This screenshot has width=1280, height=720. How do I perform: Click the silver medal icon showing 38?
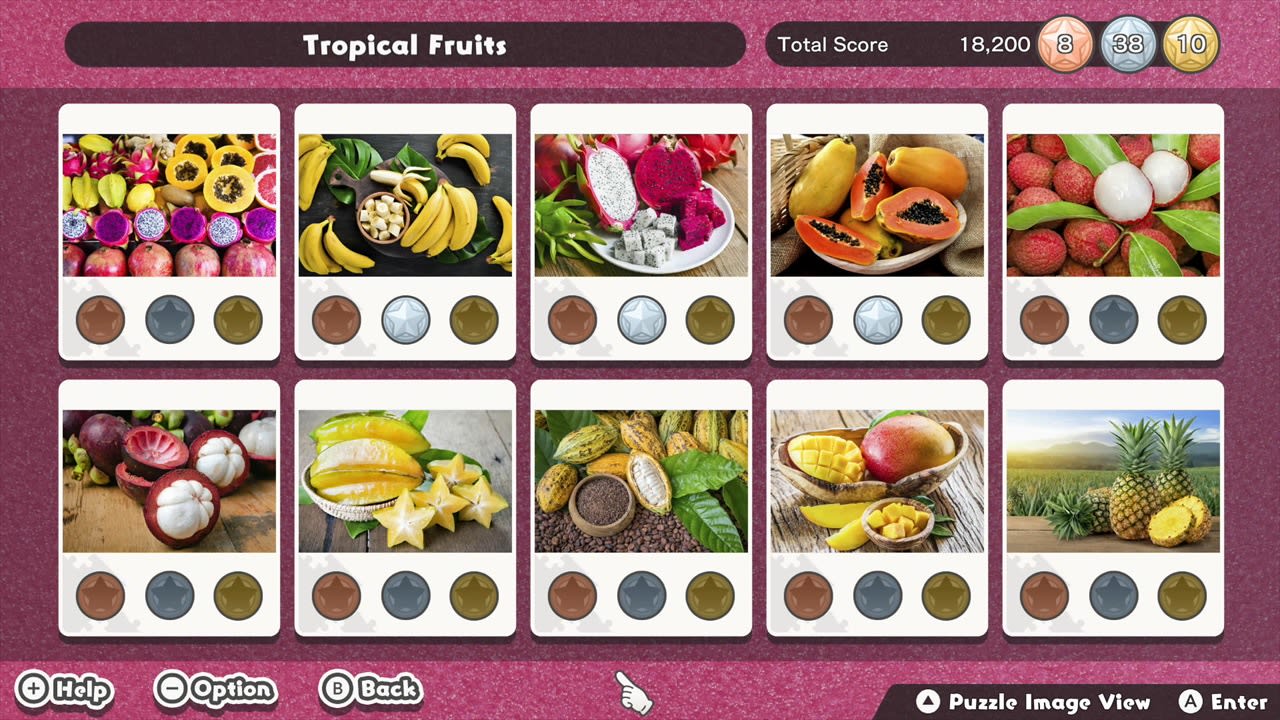1129,44
